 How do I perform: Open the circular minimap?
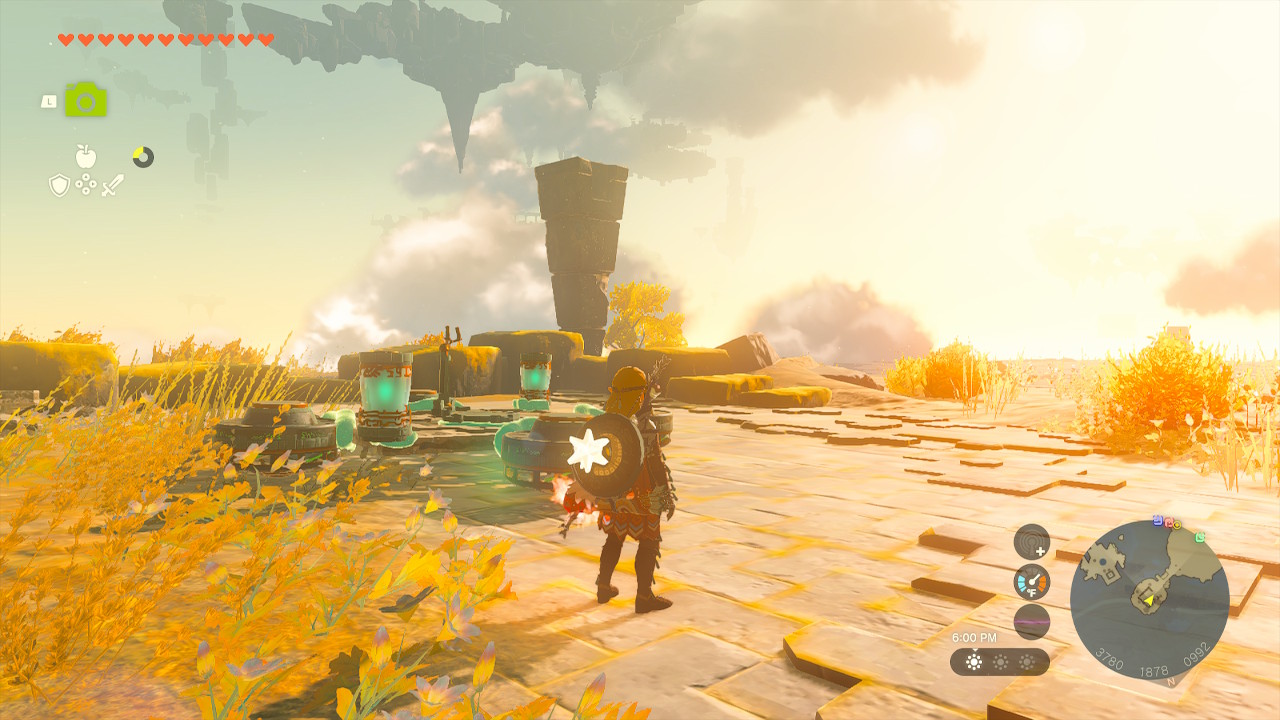1149,599
